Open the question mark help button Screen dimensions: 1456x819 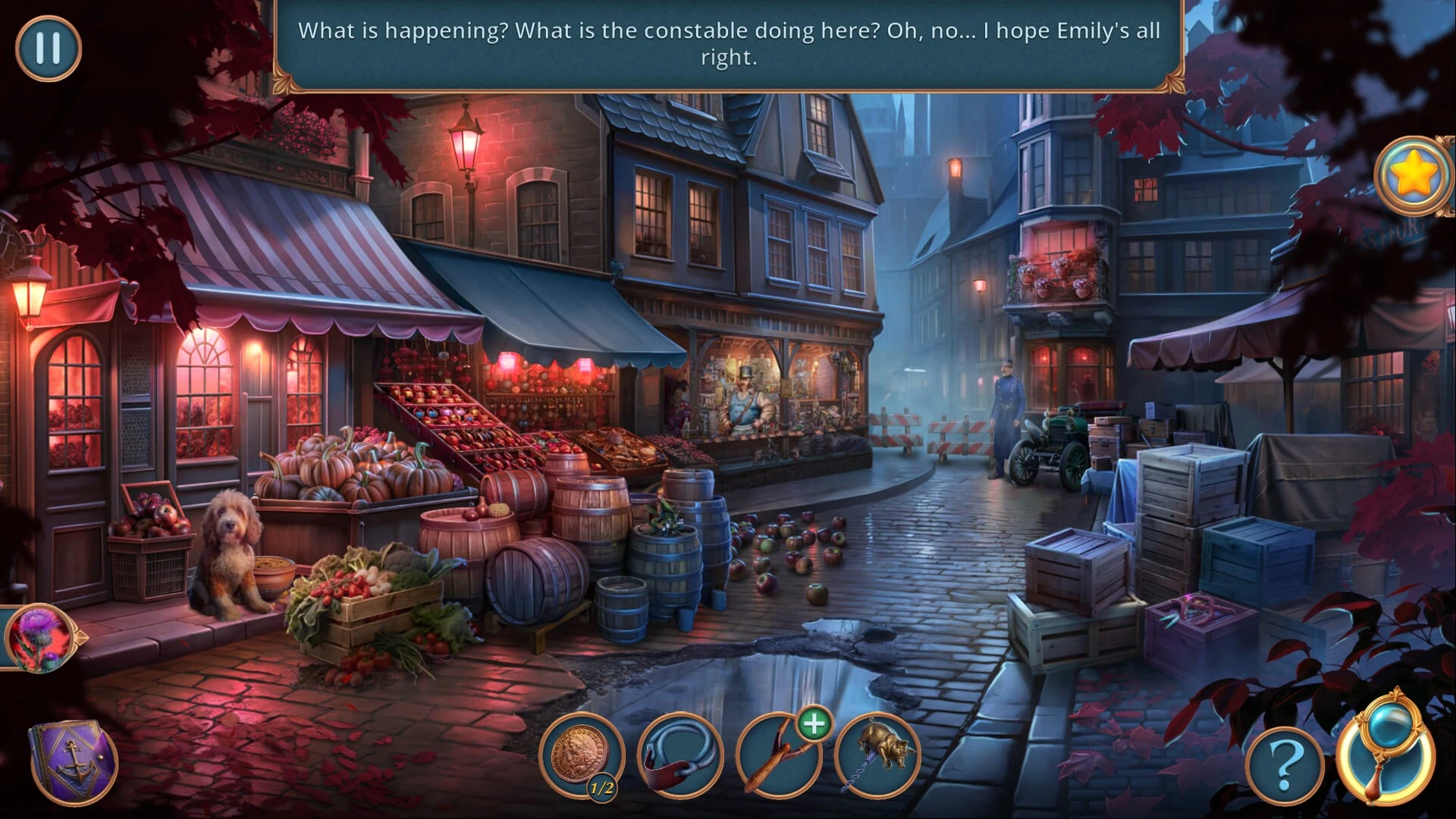pyautogui.click(x=1284, y=767)
